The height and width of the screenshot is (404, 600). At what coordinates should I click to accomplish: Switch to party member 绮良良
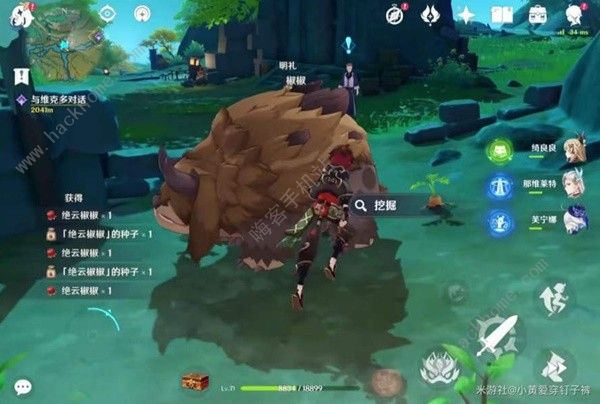pyautogui.click(x=573, y=150)
